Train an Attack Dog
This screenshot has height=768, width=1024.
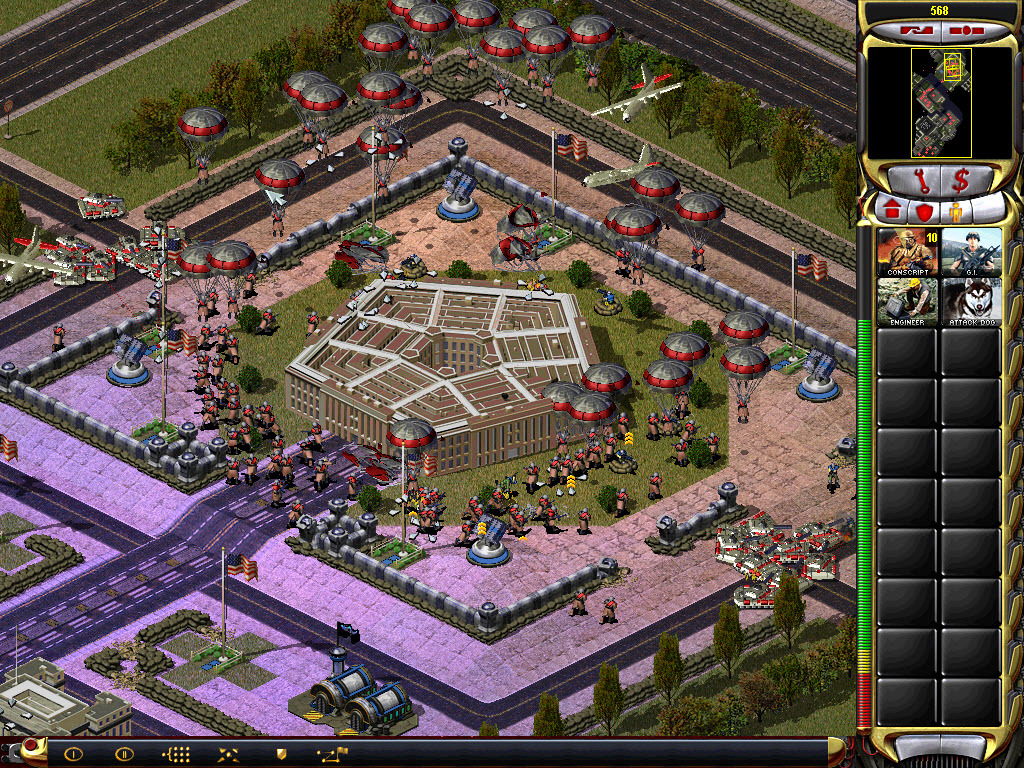click(x=971, y=301)
